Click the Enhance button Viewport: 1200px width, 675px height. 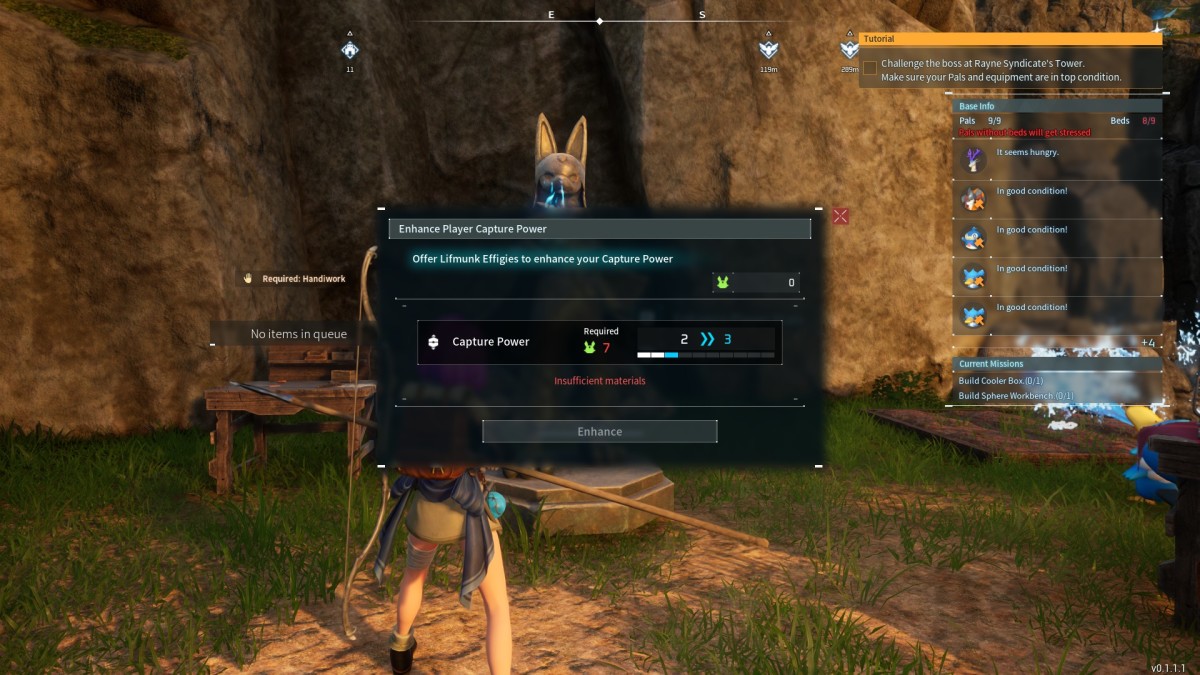(599, 431)
